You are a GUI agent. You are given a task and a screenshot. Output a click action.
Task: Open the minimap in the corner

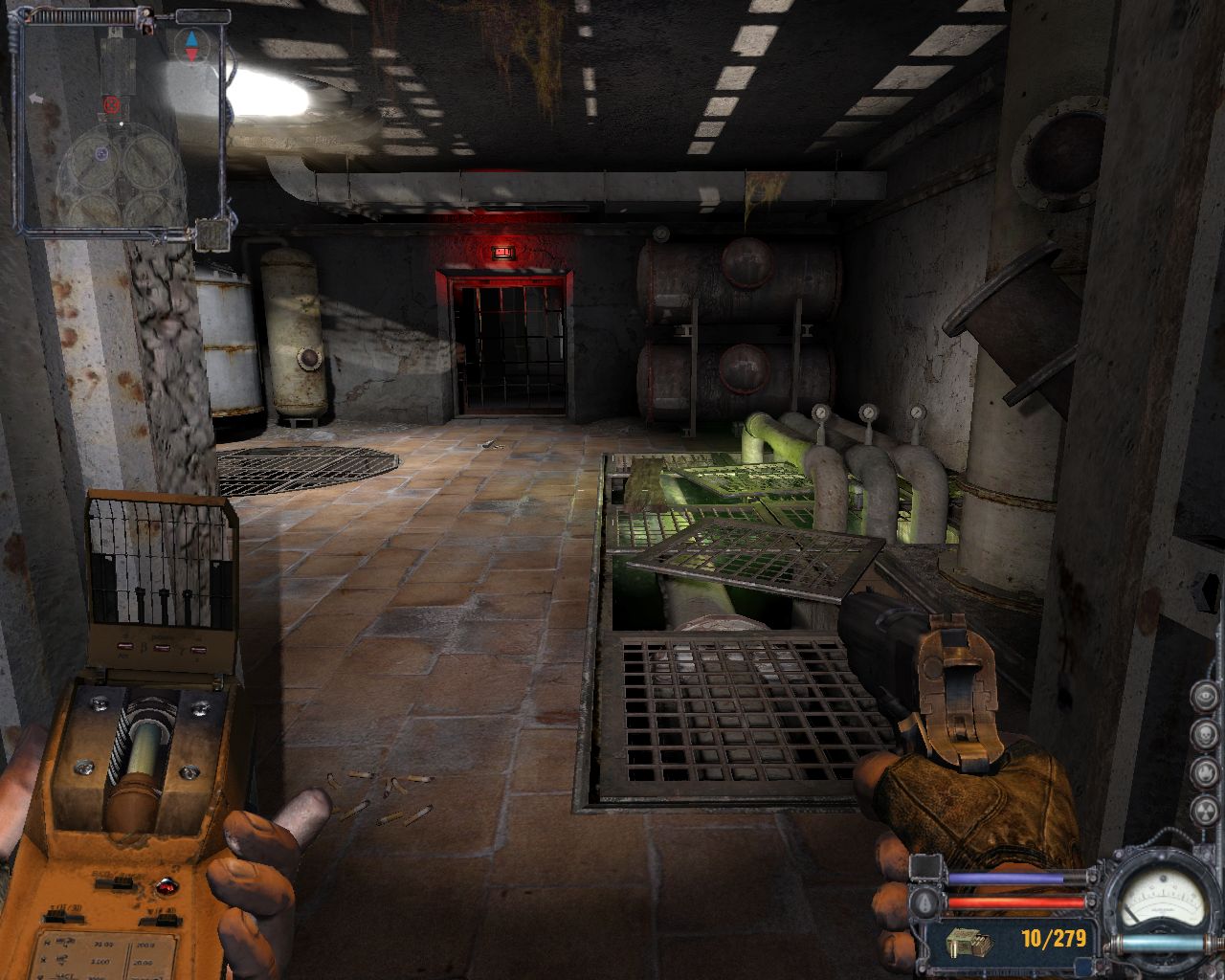click(x=122, y=124)
